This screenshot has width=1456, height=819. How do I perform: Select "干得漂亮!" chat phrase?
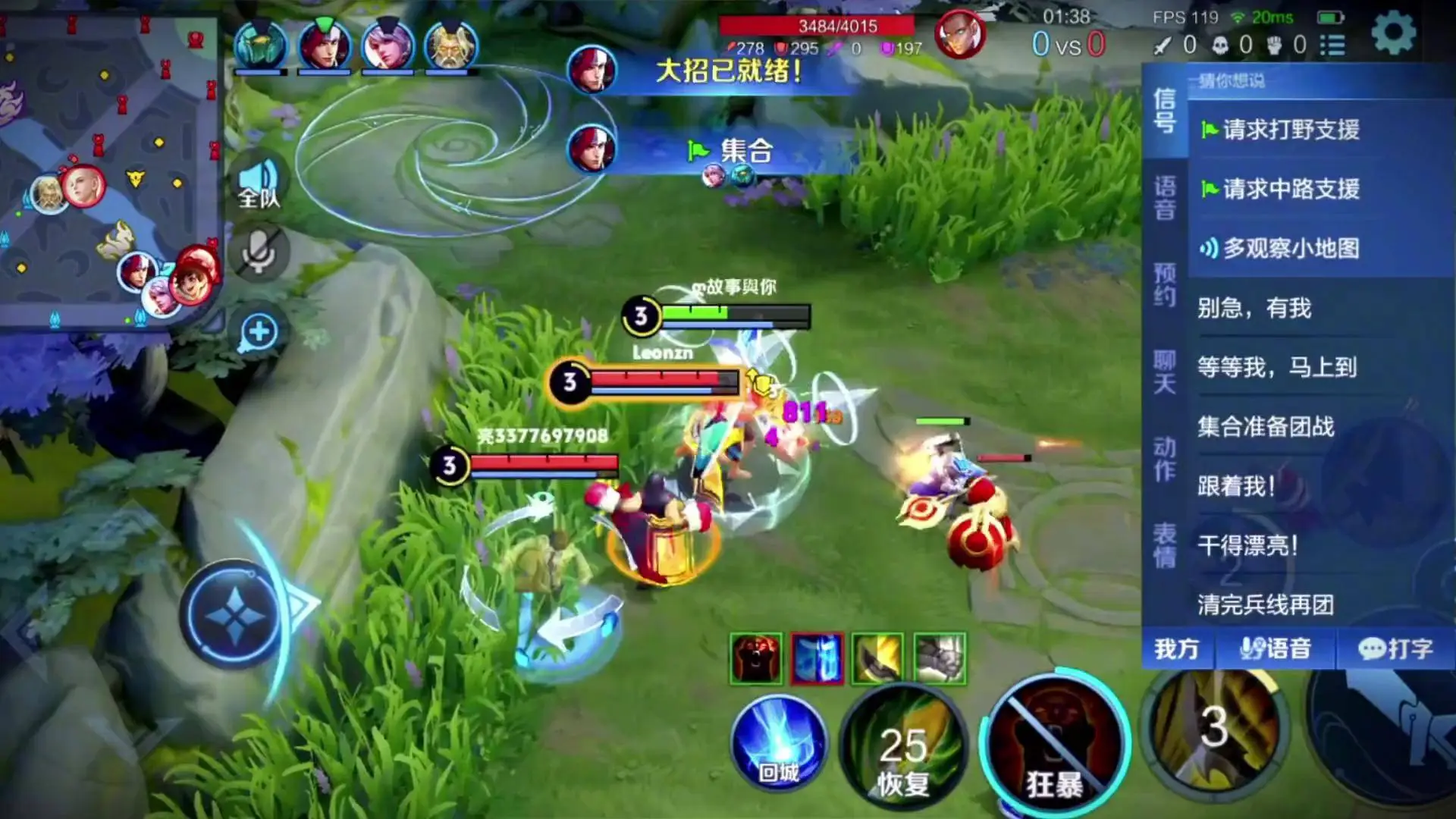pyautogui.click(x=1247, y=545)
